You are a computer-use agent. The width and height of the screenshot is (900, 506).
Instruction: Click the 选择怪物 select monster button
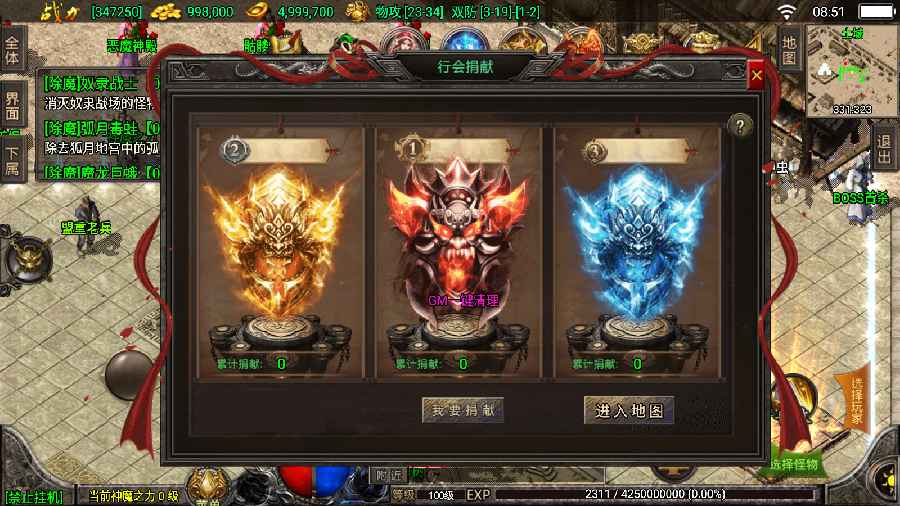click(795, 464)
